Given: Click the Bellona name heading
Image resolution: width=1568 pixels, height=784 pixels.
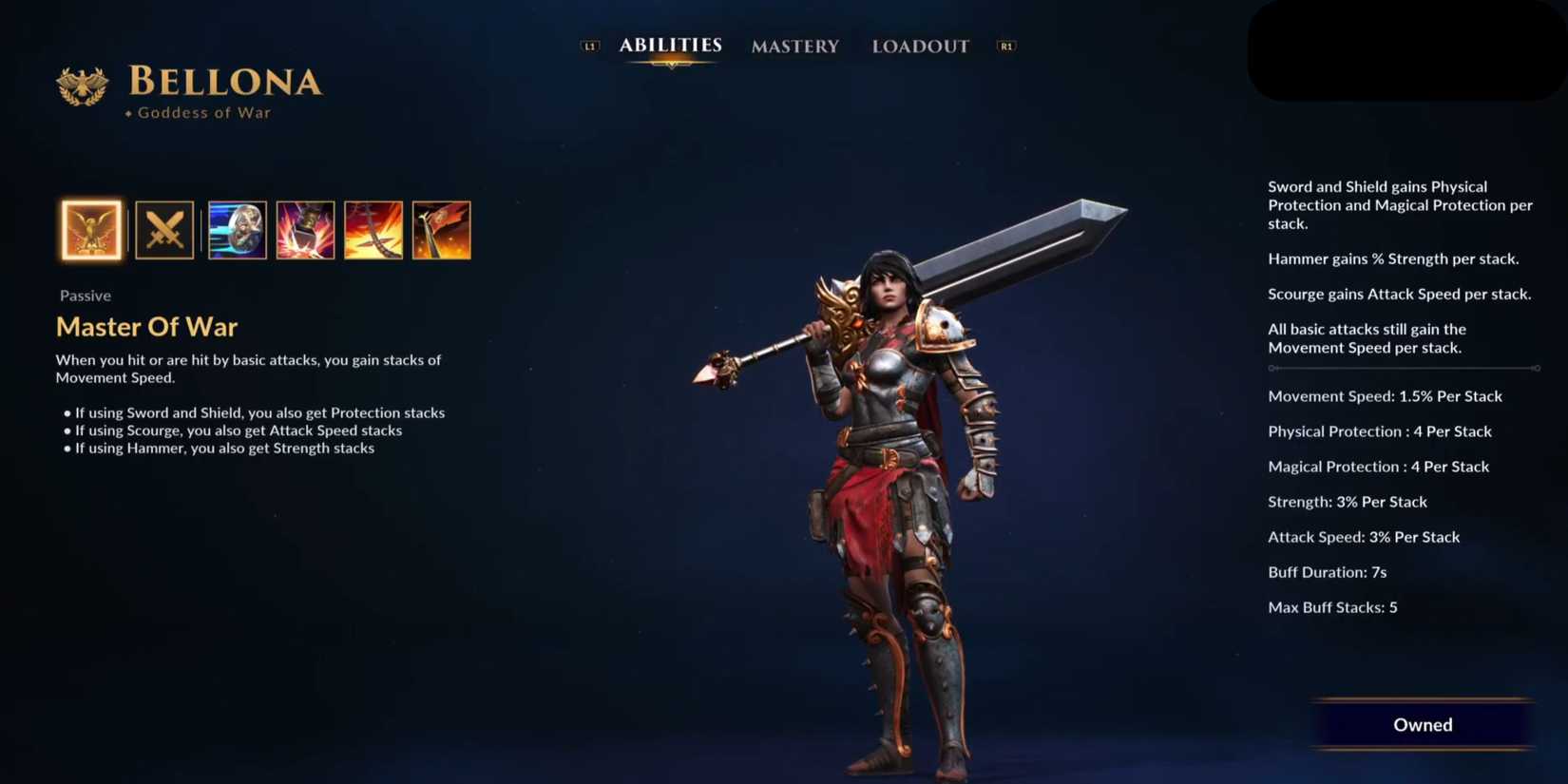Looking at the screenshot, I should pyautogui.click(x=224, y=84).
